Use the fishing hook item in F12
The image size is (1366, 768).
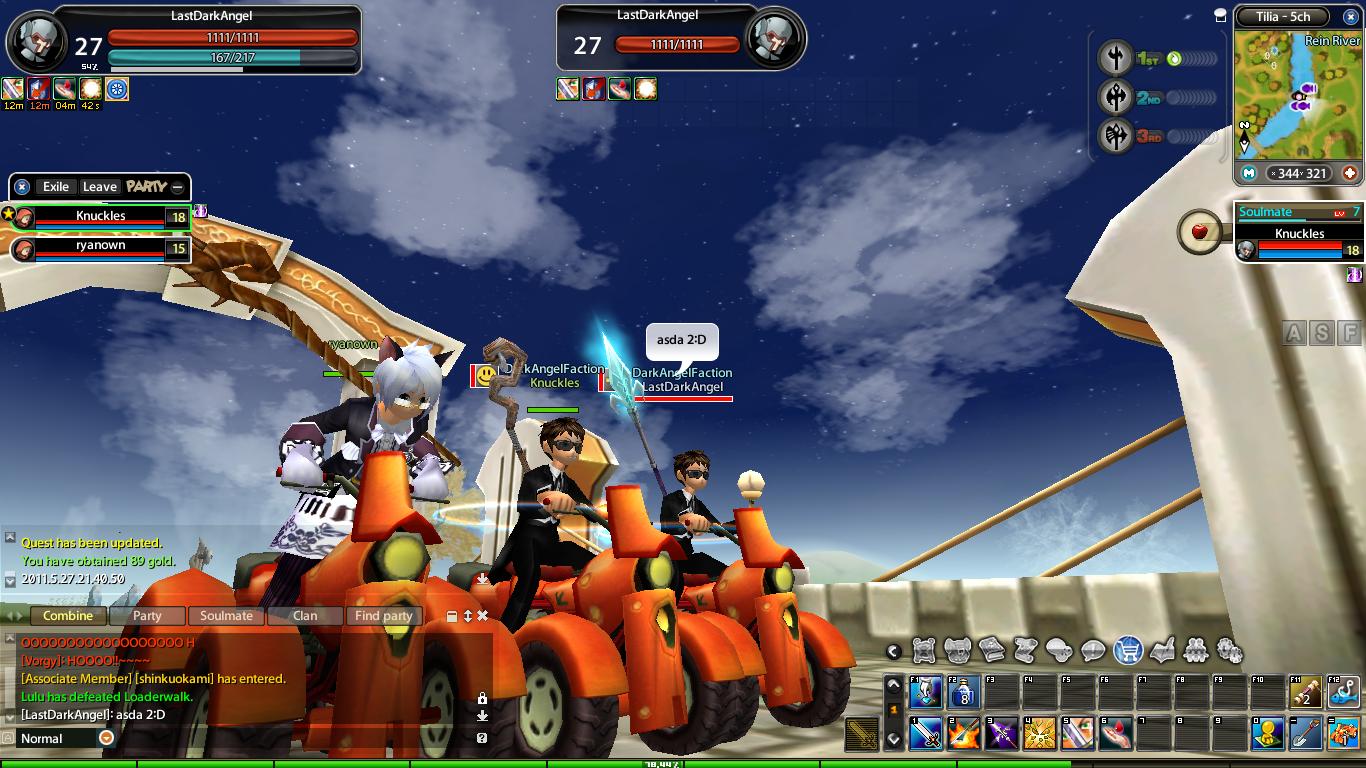click(1344, 692)
